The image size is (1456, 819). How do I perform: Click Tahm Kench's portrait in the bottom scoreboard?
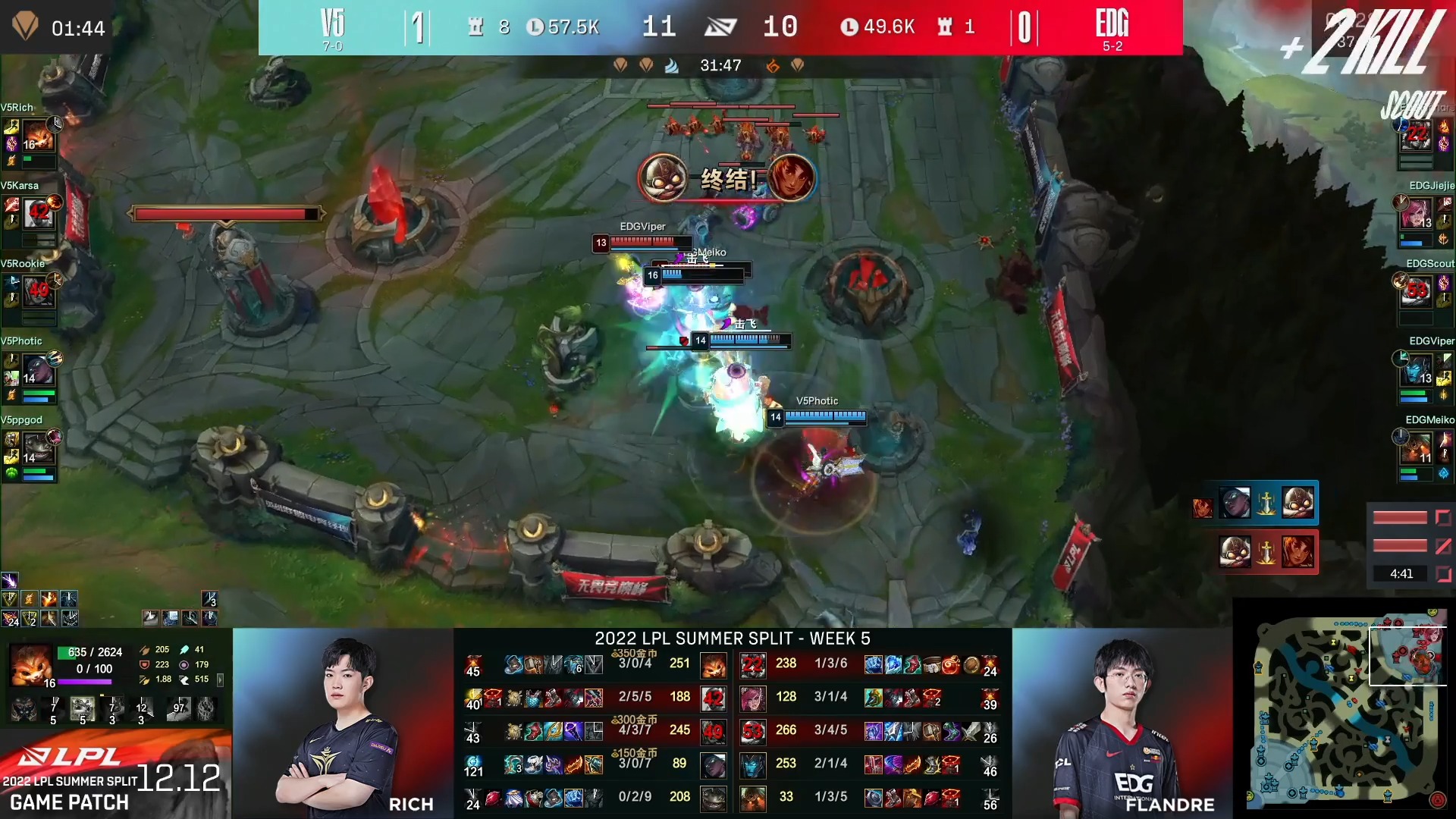[713, 798]
